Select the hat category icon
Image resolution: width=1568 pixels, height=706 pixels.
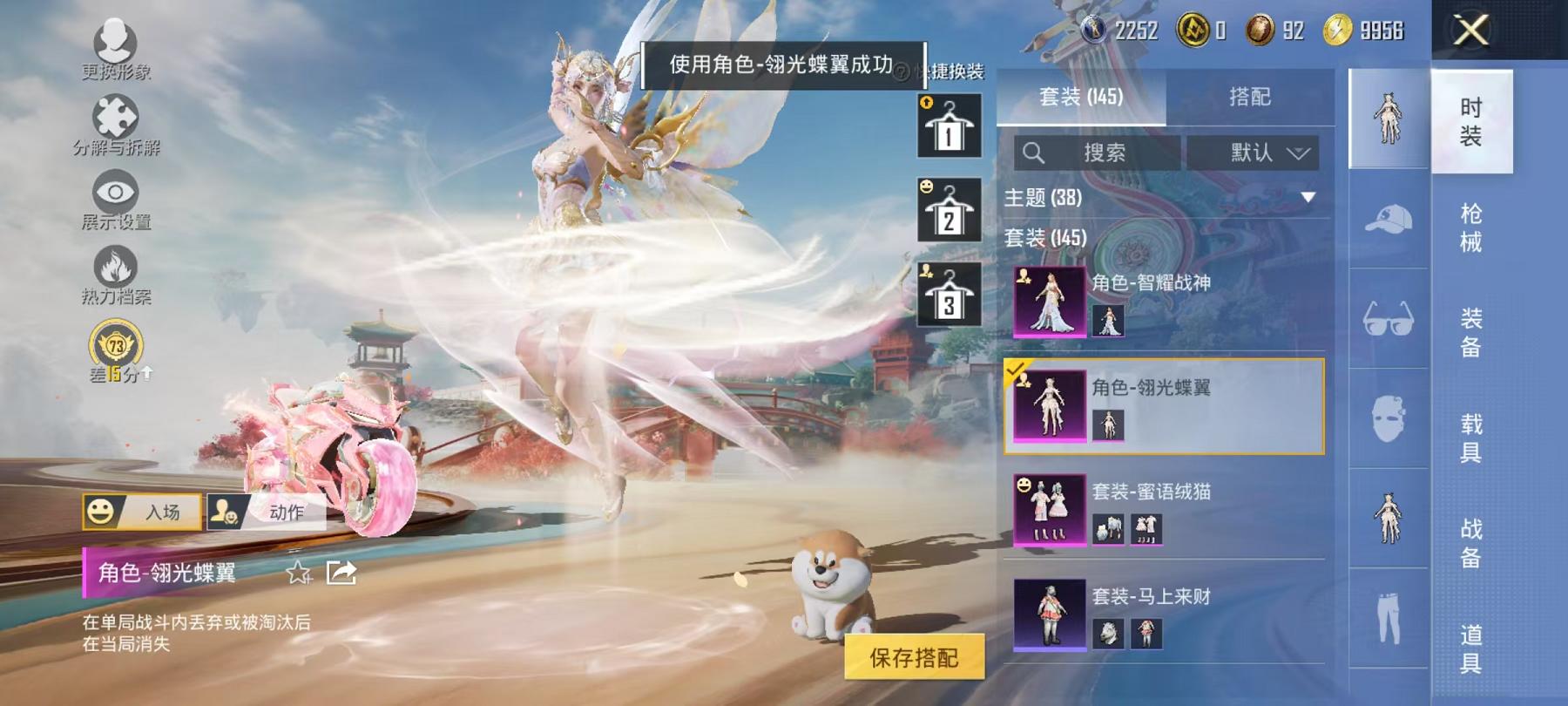(1389, 217)
